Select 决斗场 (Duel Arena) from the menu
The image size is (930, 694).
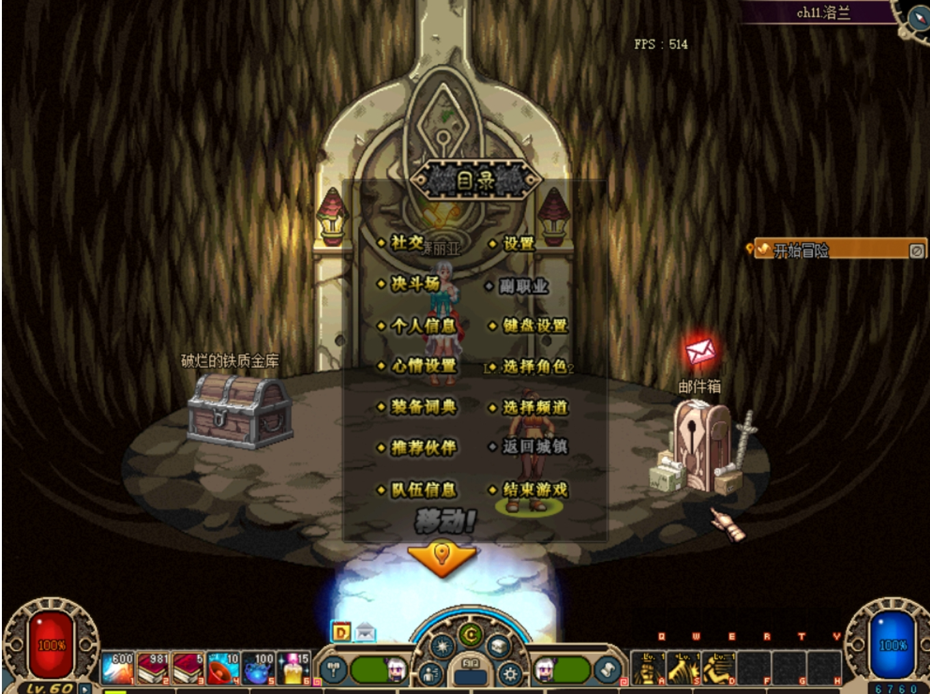[414, 284]
